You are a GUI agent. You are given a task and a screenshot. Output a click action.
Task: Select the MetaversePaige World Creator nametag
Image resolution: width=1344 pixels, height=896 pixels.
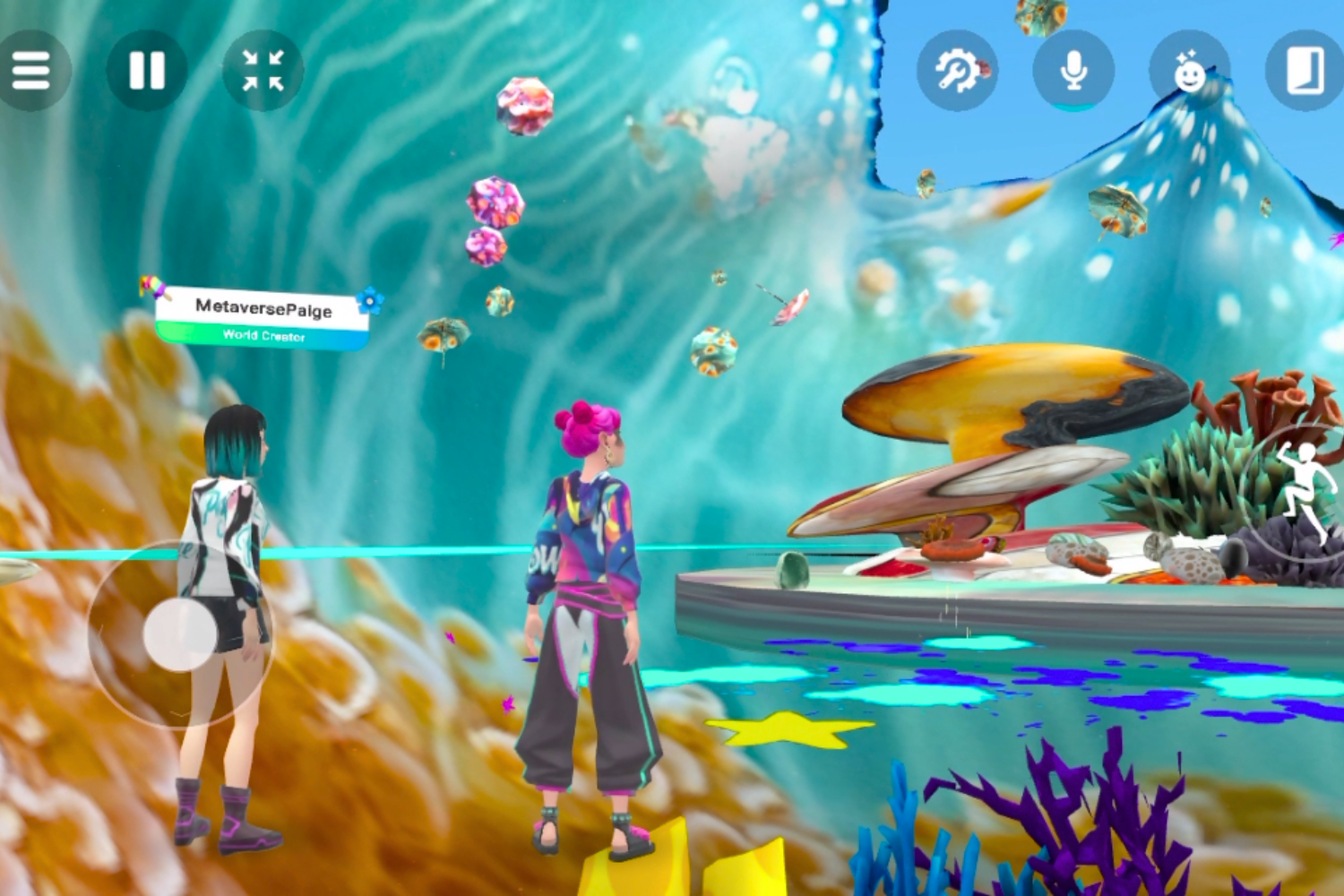[x=263, y=317]
